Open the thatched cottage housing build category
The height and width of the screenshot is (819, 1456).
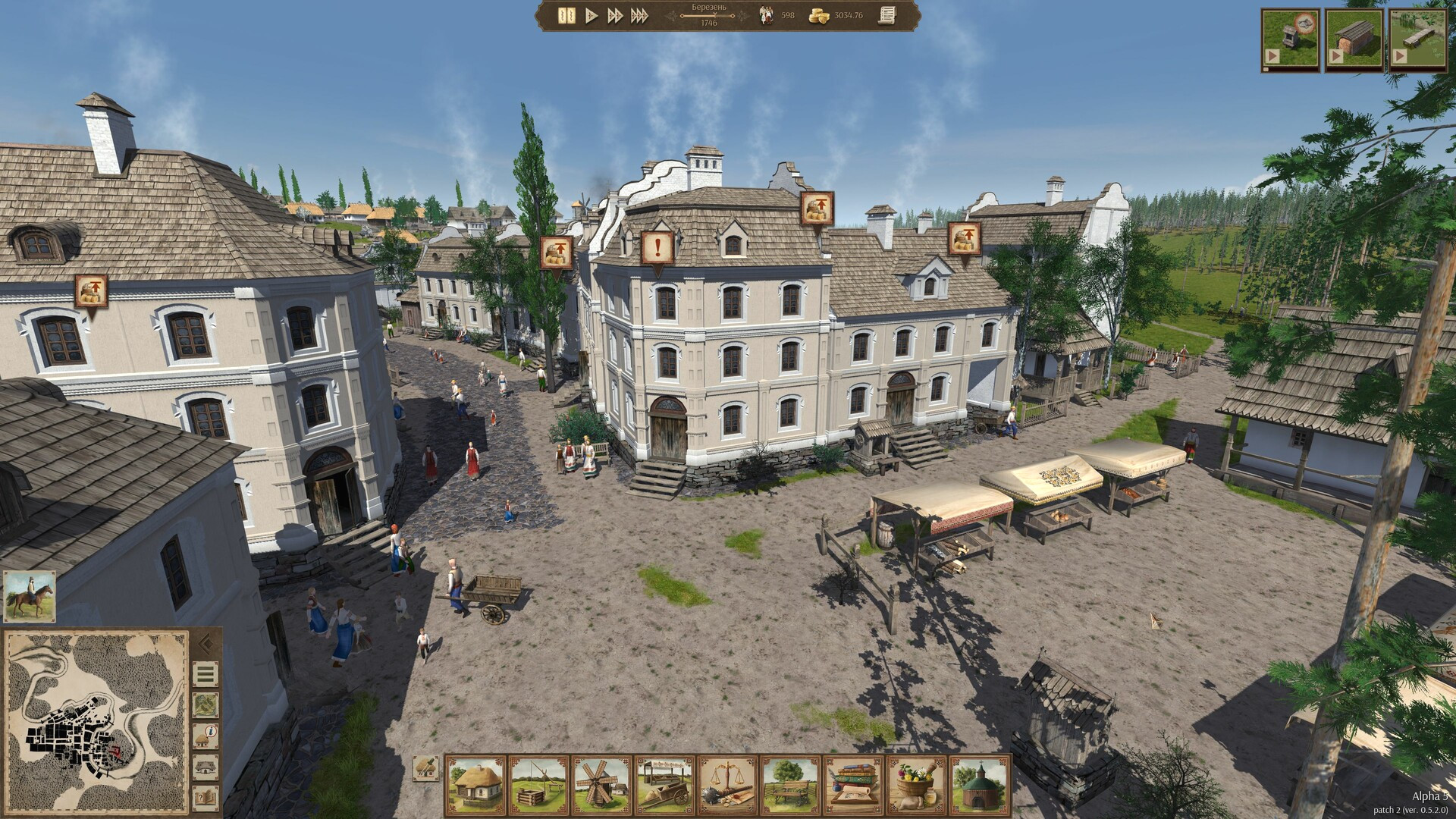pyautogui.click(x=475, y=784)
